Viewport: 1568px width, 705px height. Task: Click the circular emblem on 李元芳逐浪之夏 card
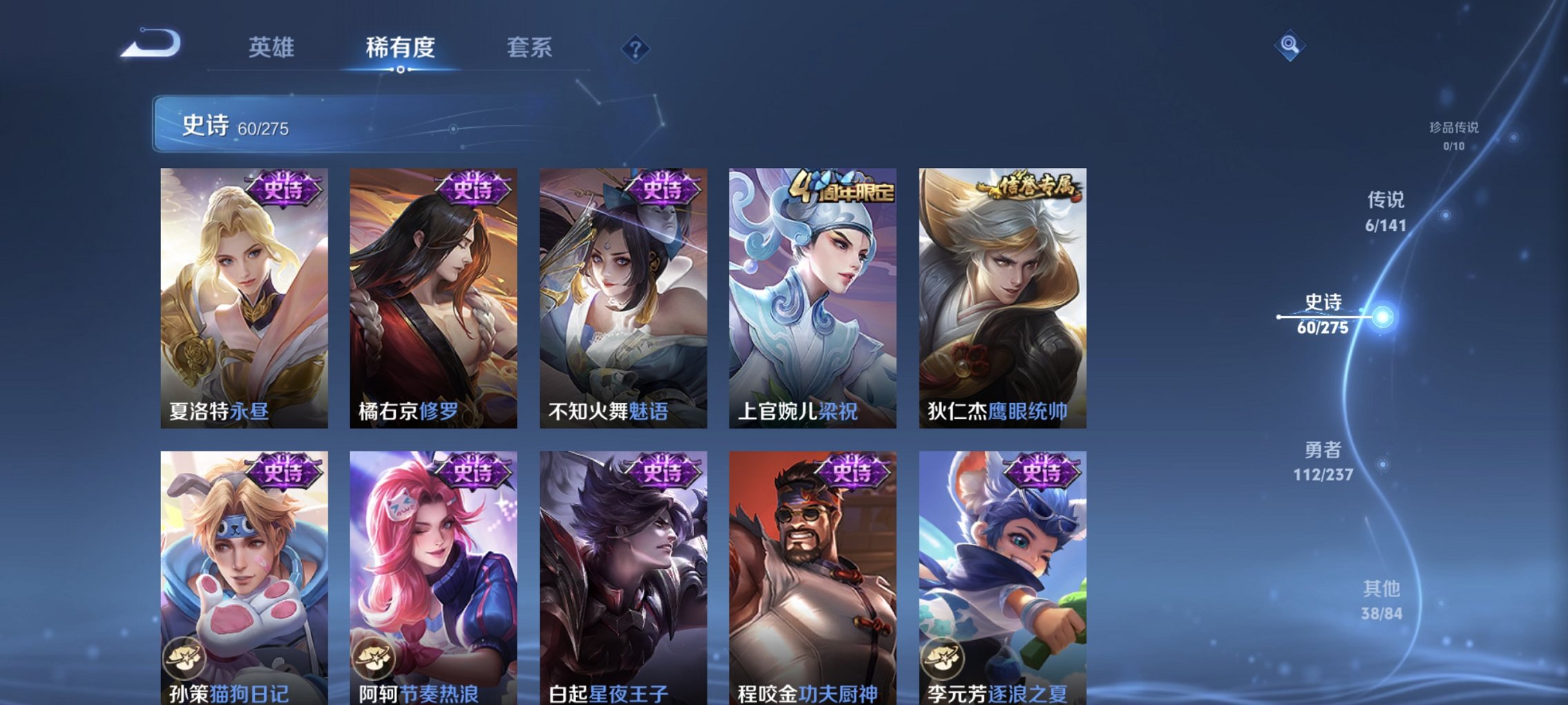click(x=945, y=658)
